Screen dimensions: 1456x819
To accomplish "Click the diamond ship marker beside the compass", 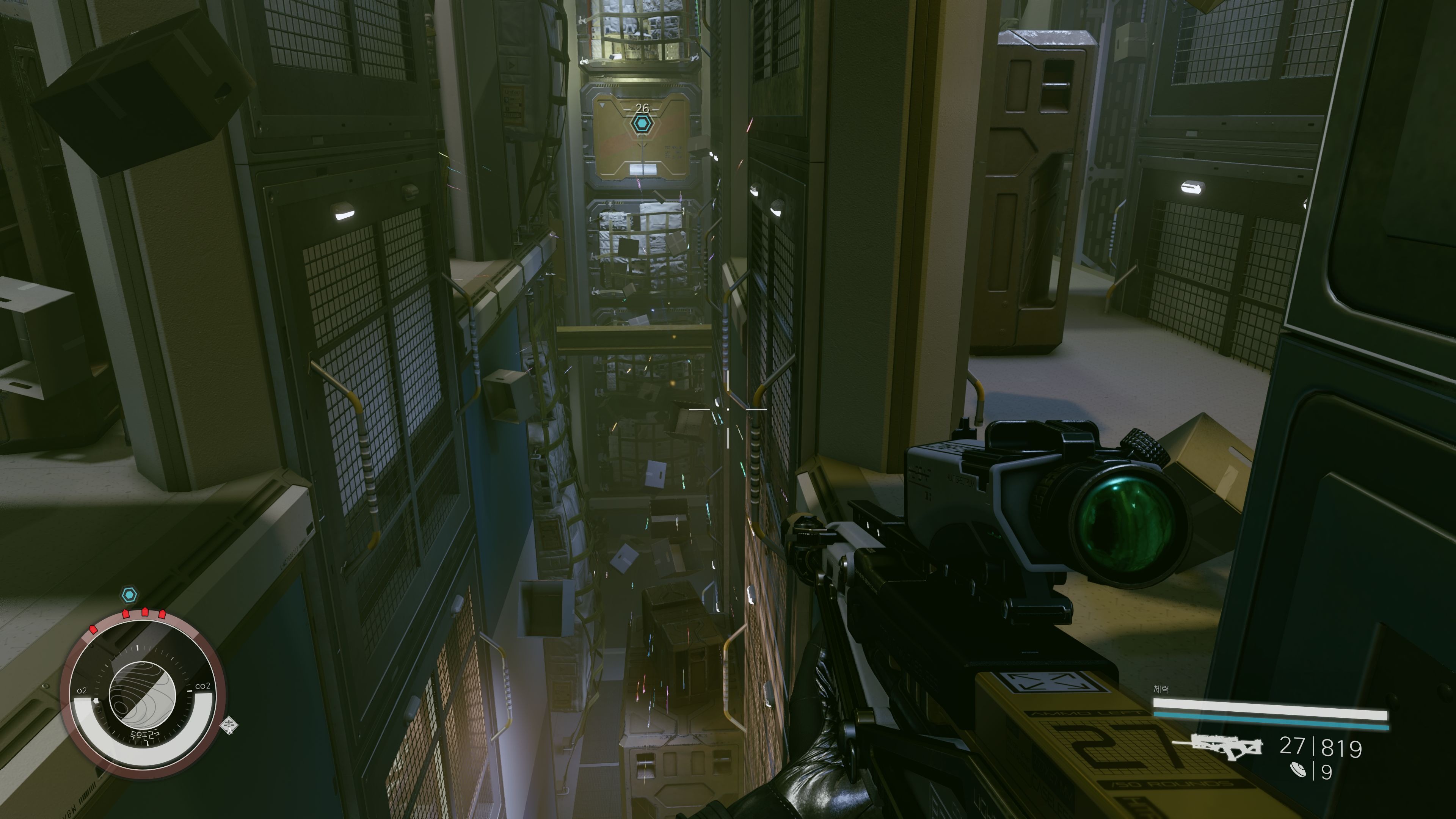I will click(x=229, y=725).
